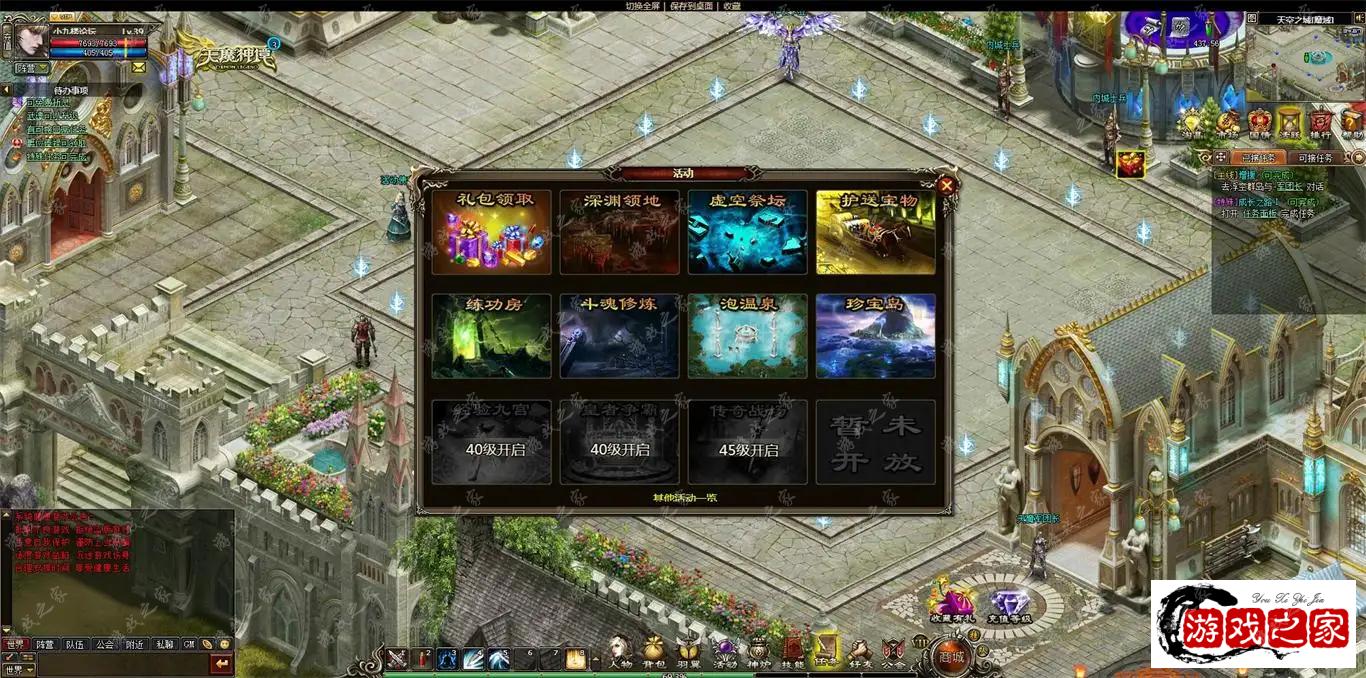Click the chat send arrow button

(221, 663)
